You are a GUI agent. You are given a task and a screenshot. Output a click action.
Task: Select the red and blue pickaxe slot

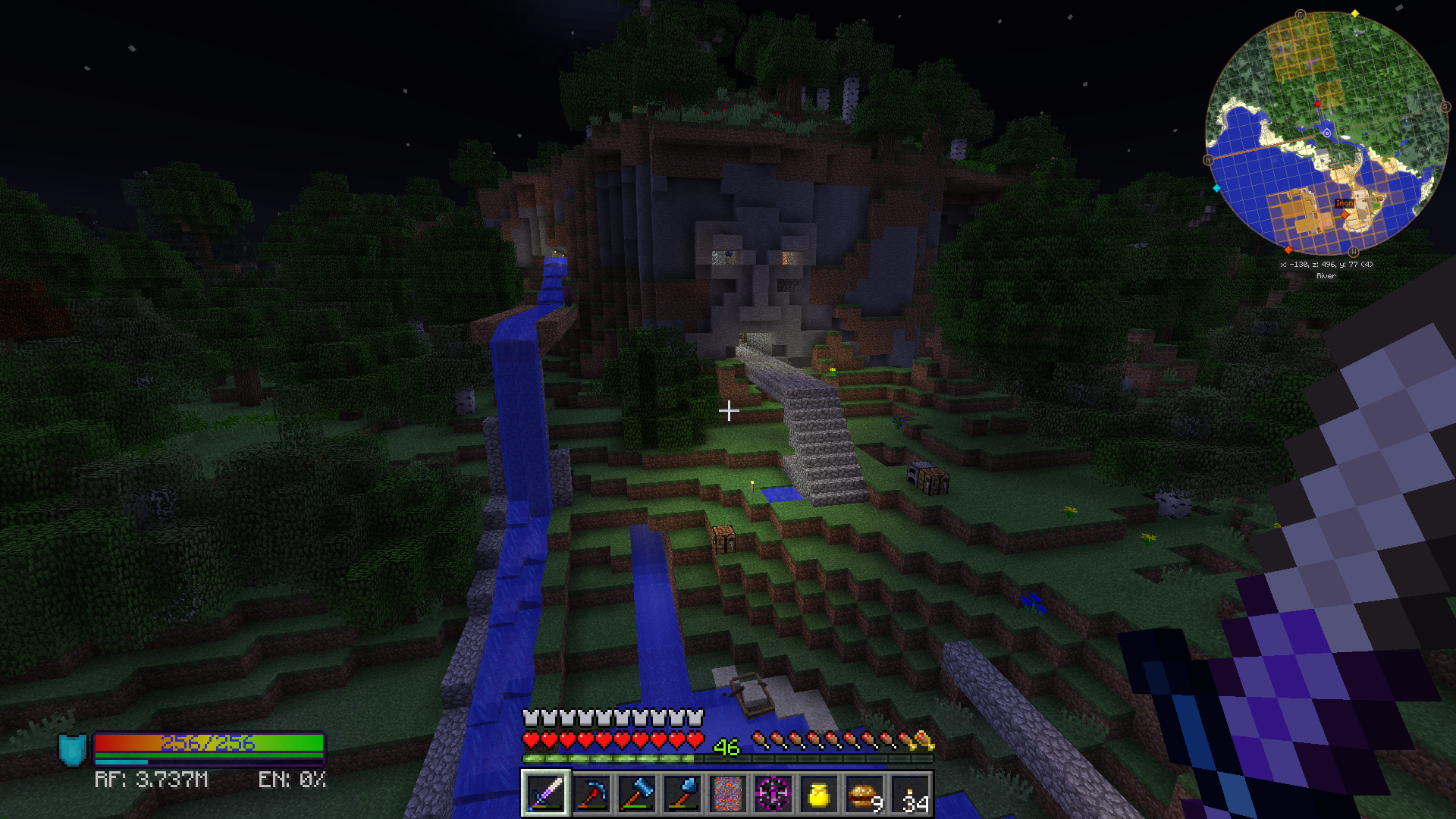click(x=591, y=794)
